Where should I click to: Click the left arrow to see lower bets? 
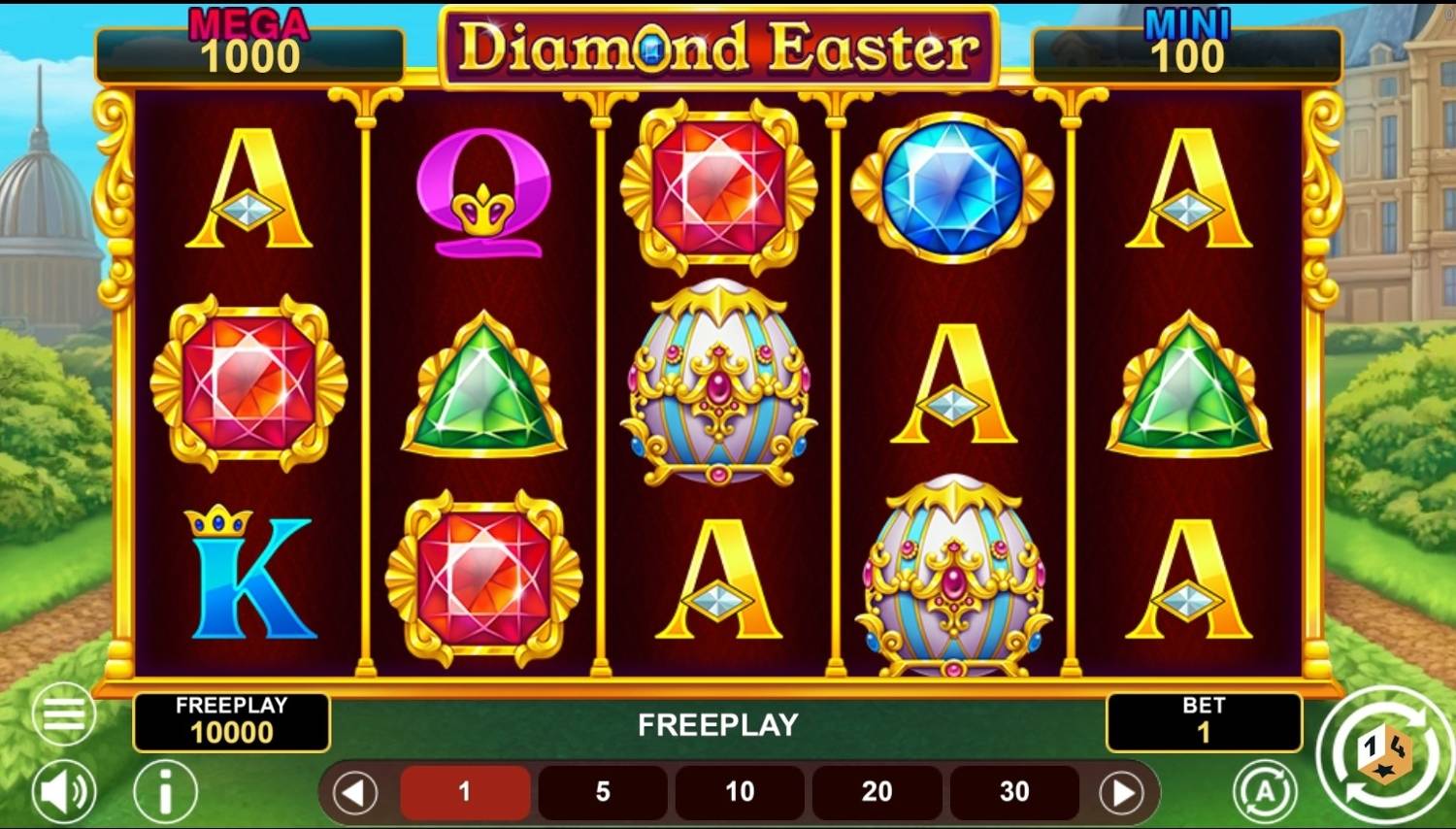(x=354, y=791)
